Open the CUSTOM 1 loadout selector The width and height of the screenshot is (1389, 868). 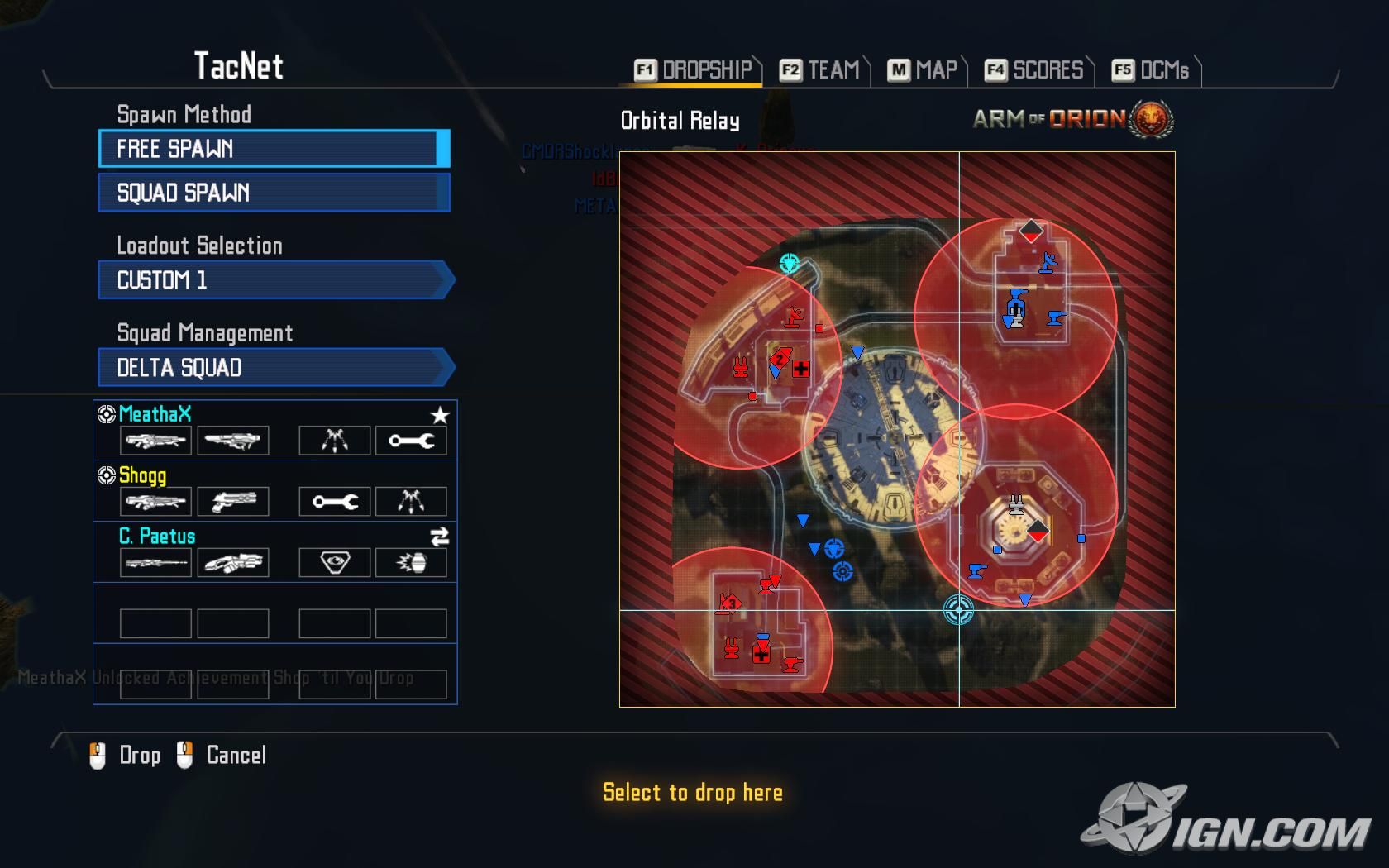[x=275, y=280]
